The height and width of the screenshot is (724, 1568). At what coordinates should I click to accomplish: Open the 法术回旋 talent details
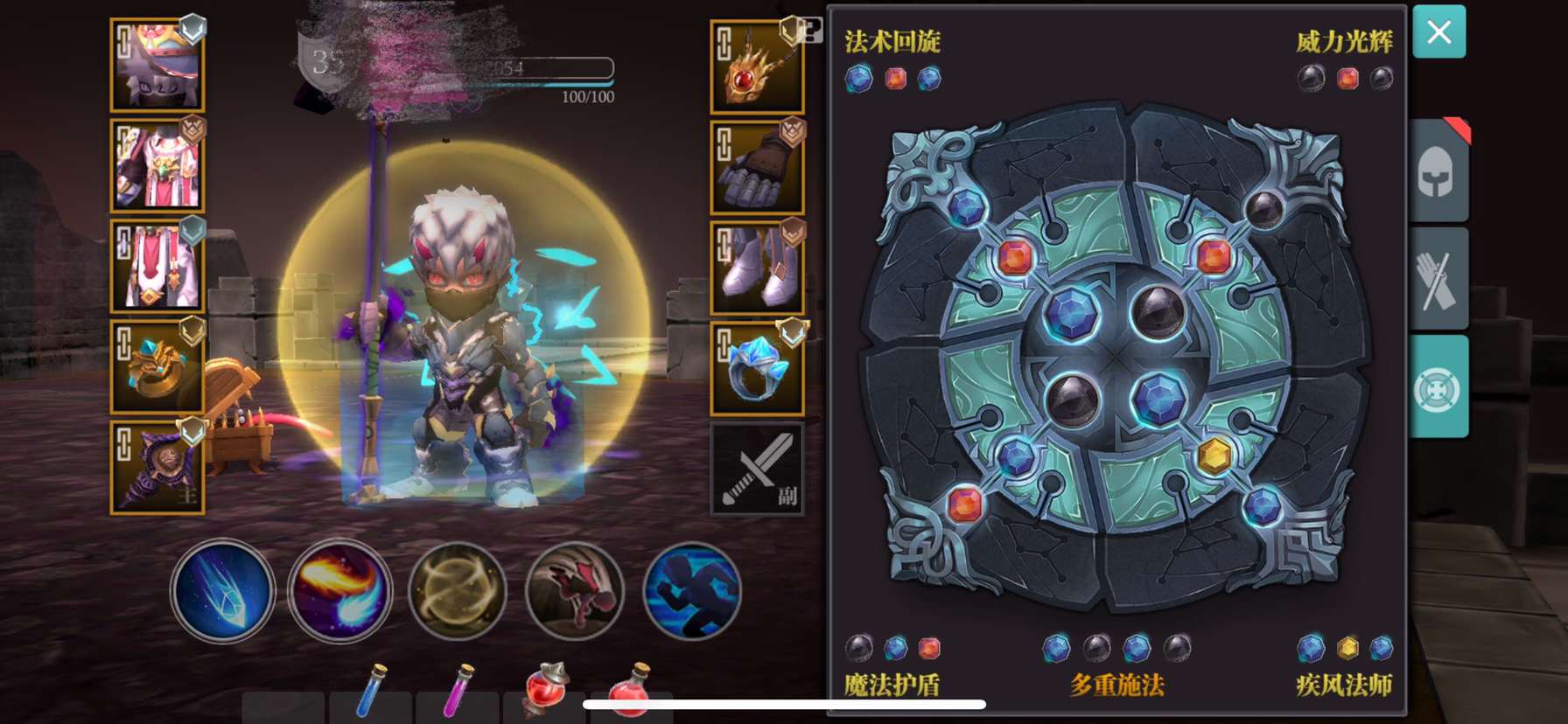892,39
